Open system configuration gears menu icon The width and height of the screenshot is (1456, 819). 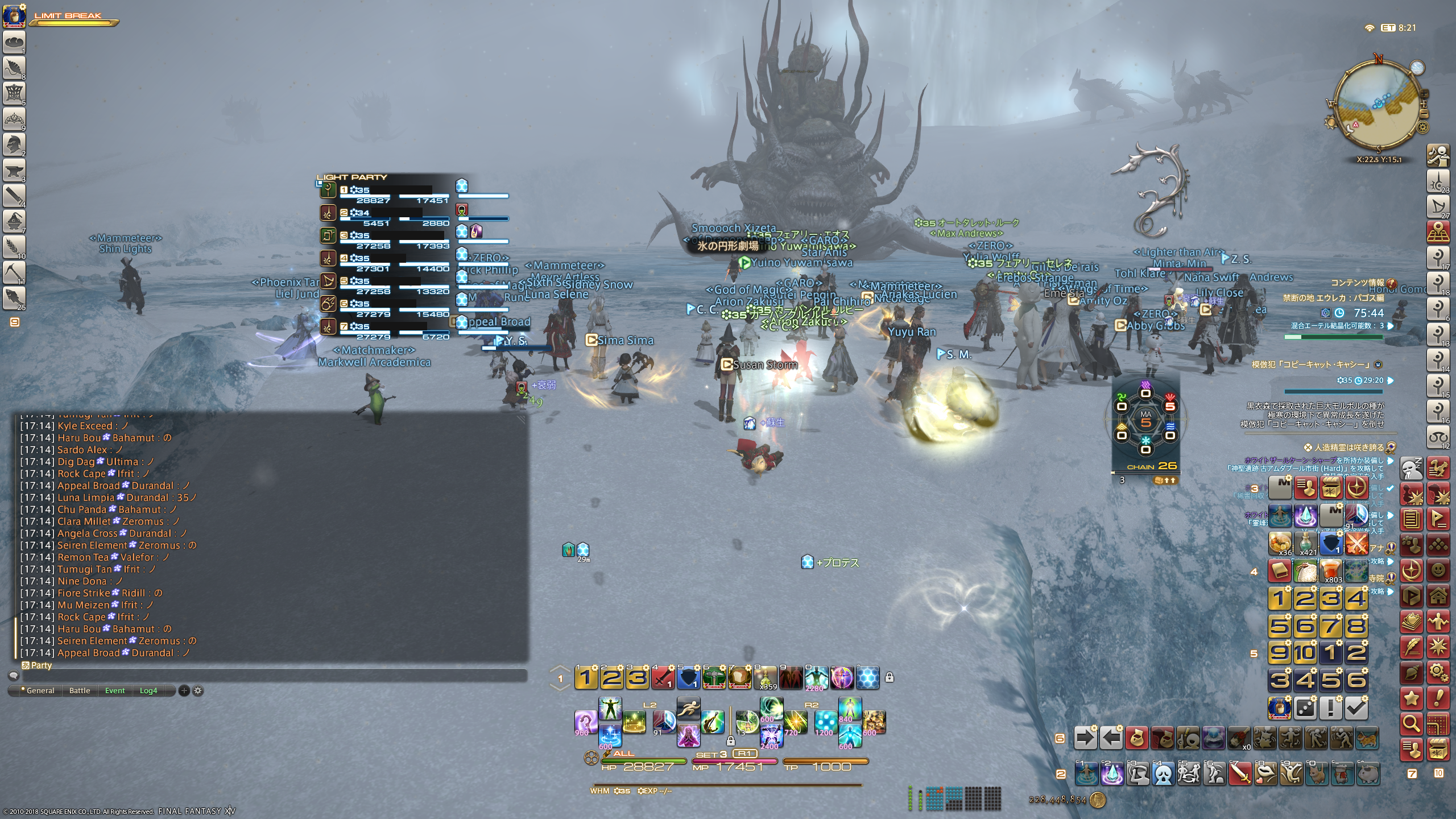click(x=1438, y=672)
